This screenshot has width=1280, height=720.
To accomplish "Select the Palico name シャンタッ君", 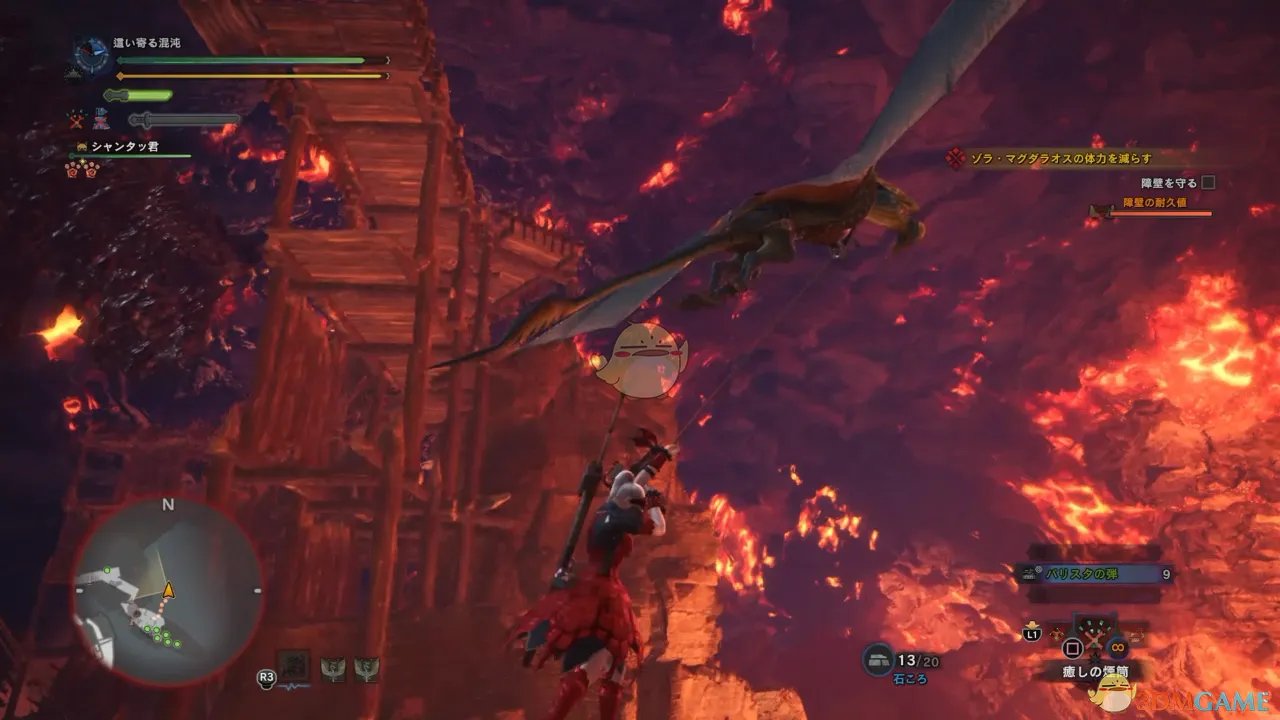I will 124,147.
